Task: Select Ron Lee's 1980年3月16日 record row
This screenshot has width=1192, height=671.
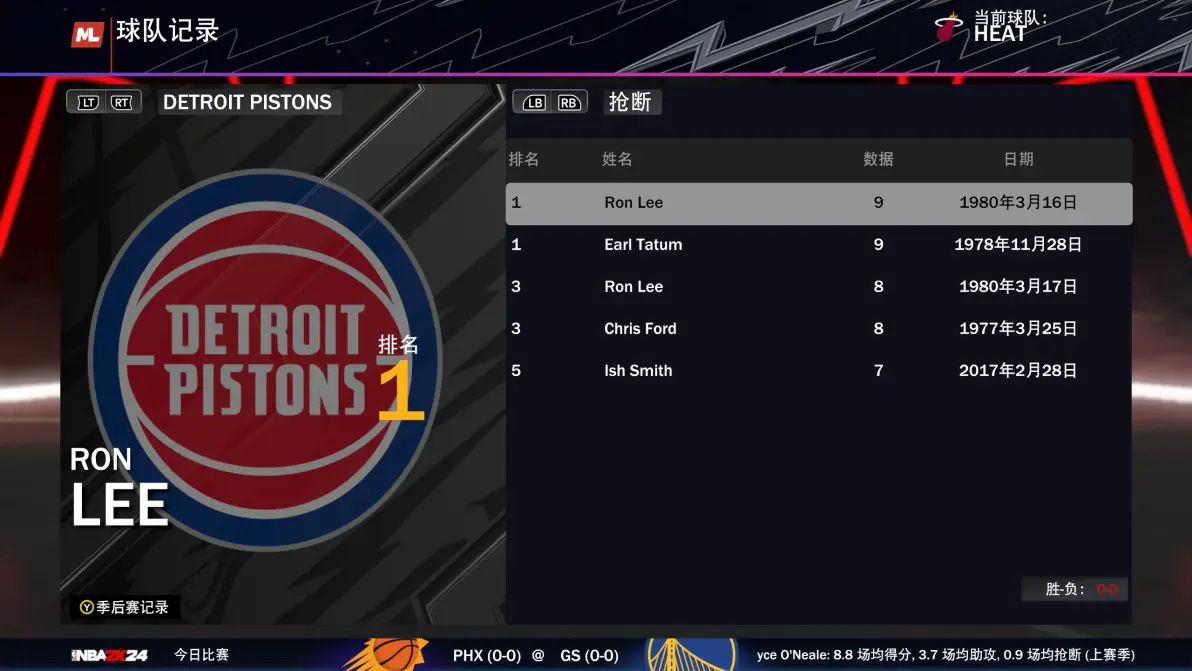Action: tap(818, 203)
